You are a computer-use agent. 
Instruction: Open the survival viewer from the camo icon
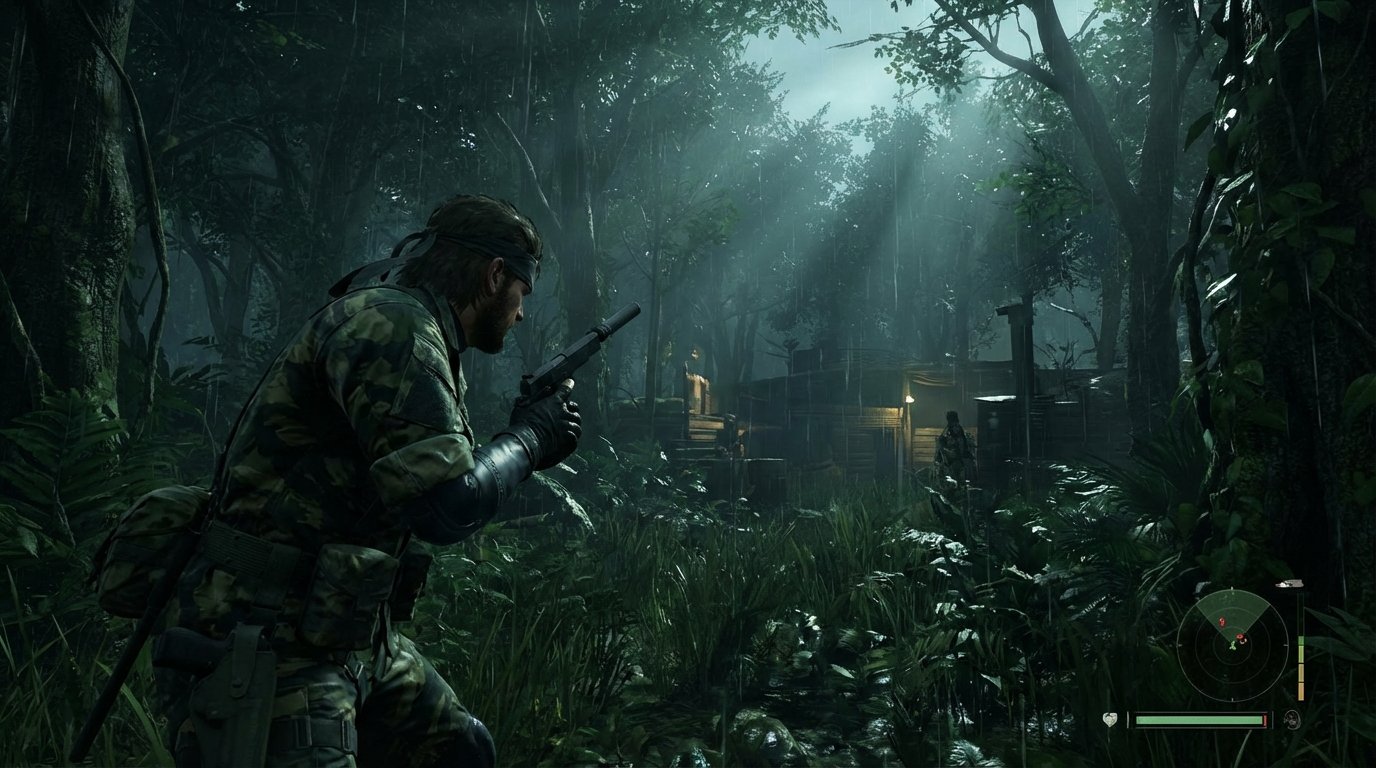click(x=1292, y=720)
